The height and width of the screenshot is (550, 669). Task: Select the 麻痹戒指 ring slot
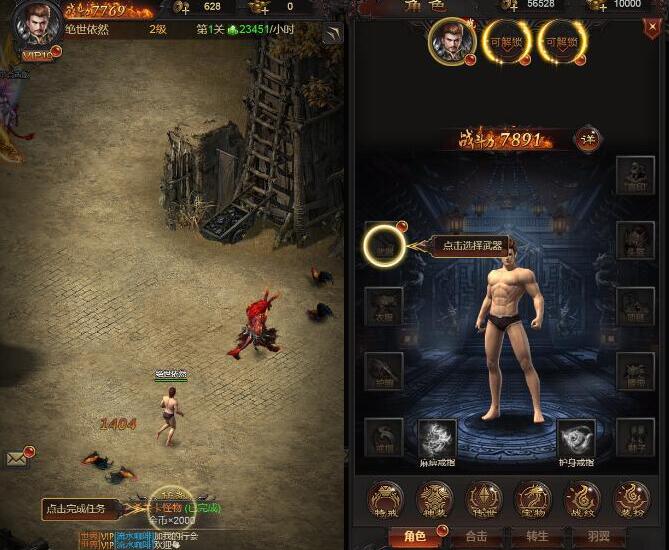pyautogui.click(x=437, y=437)
